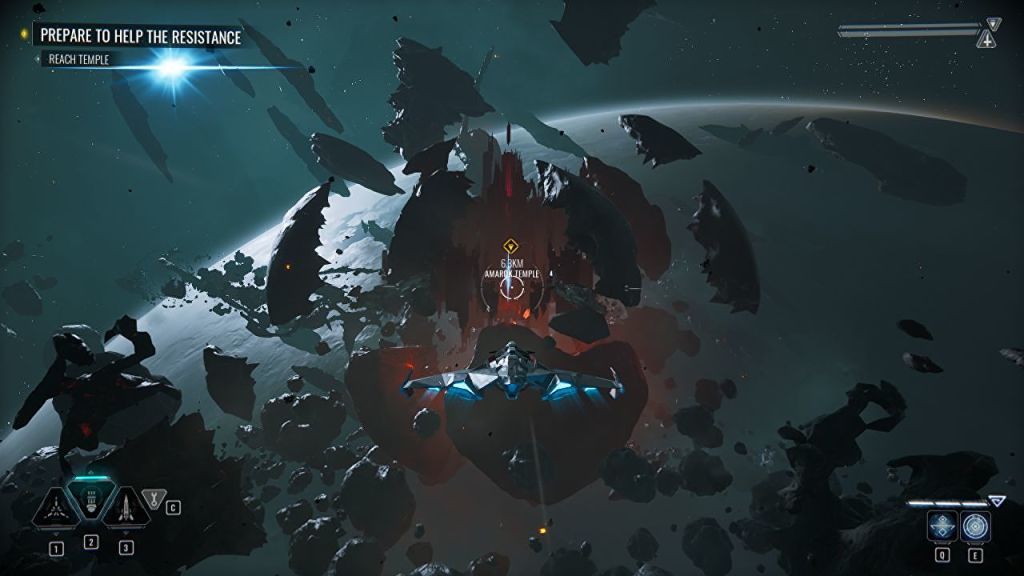Activate the concentric rings device ability

(x=975, y=526)
